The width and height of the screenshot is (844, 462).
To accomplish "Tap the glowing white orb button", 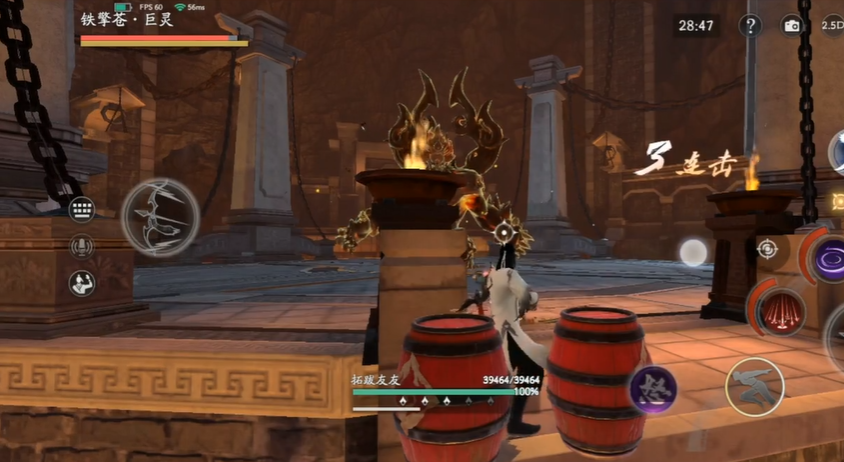I will coord(693,252).
